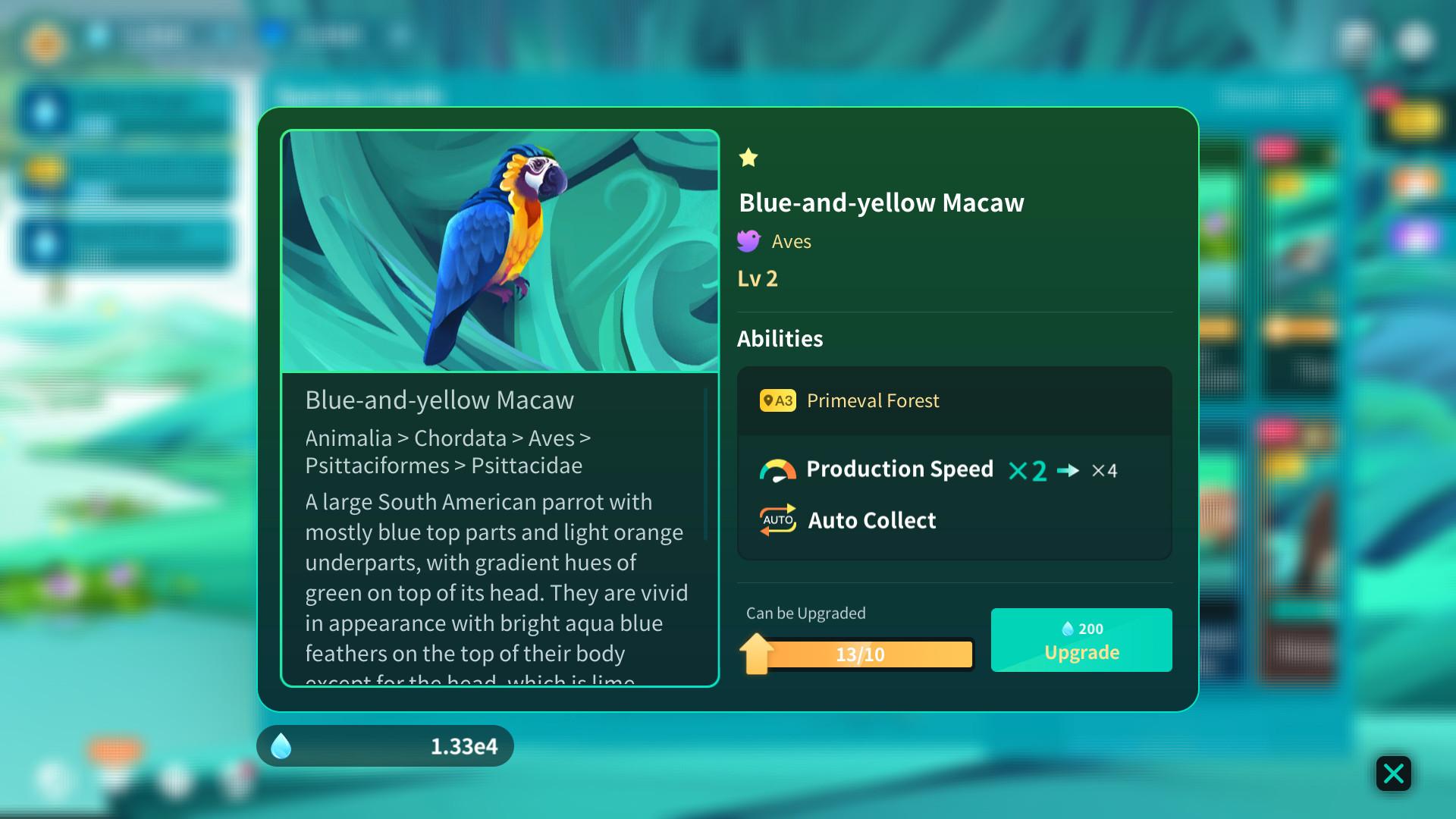Click the x2 Production Speed multiplier
The width and height of the screenshot is (1456, 819).
point(1028,470)
